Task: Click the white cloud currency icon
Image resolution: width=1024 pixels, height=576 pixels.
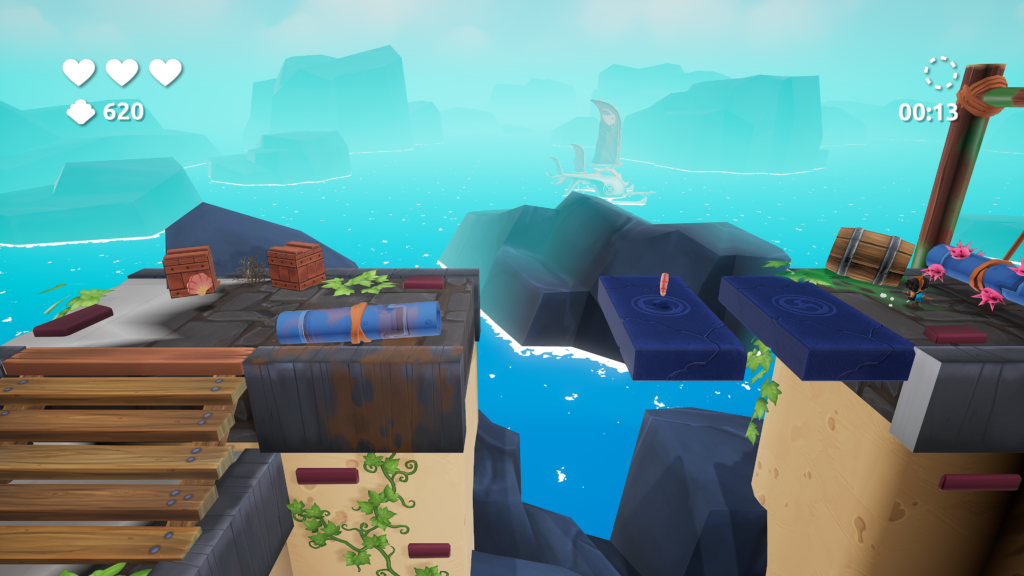Action: tap(81, 112)
